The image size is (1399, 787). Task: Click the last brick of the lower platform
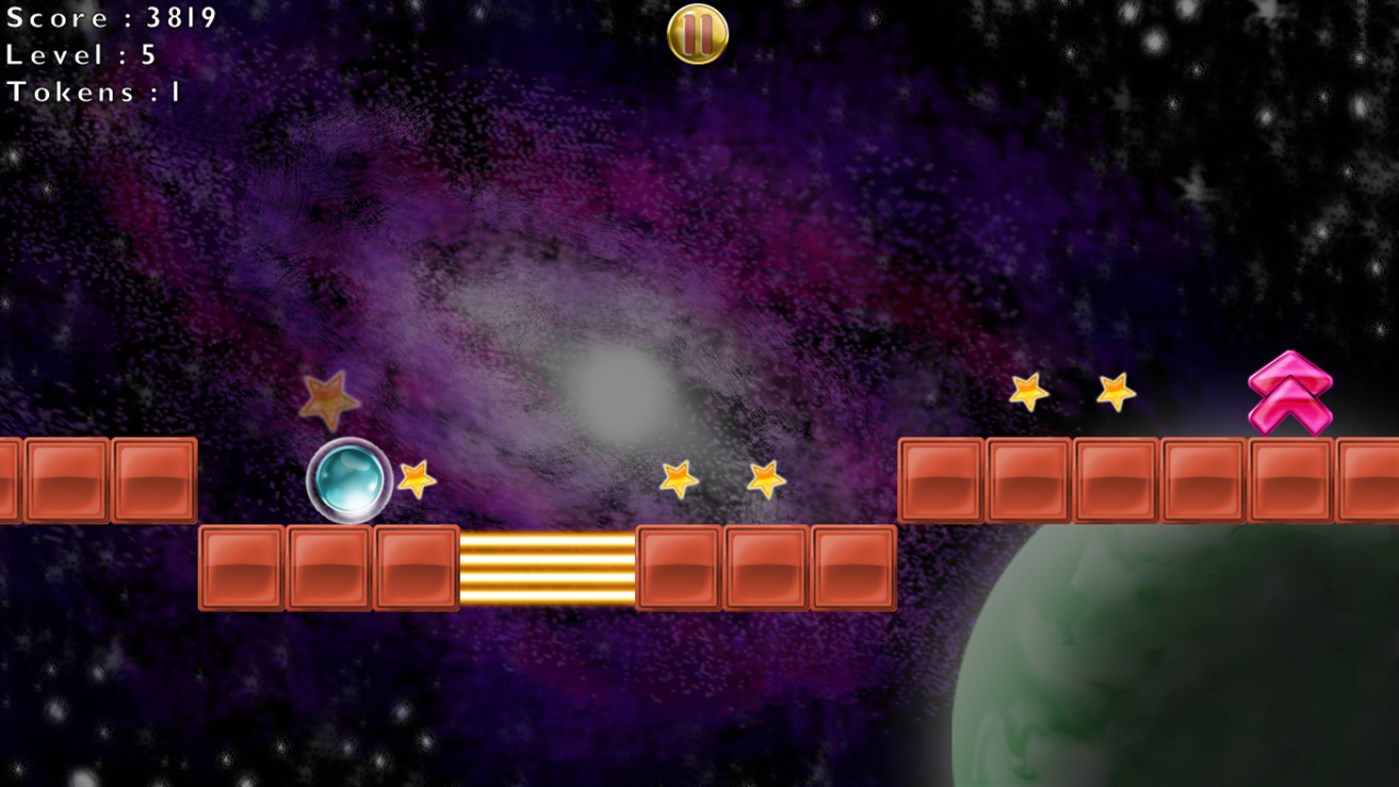point(853,567)
